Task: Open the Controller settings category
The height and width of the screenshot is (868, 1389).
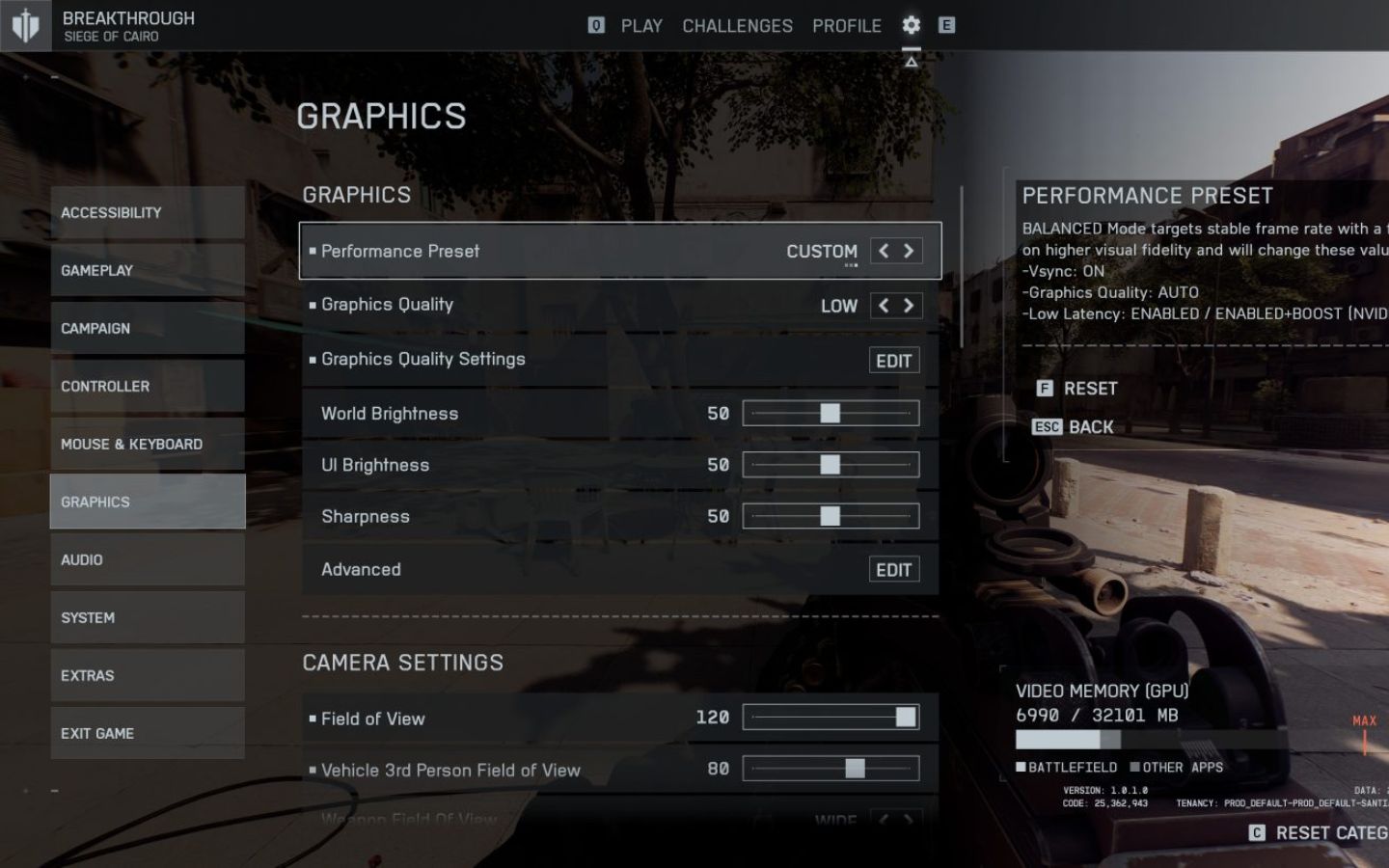Action: 148,386
